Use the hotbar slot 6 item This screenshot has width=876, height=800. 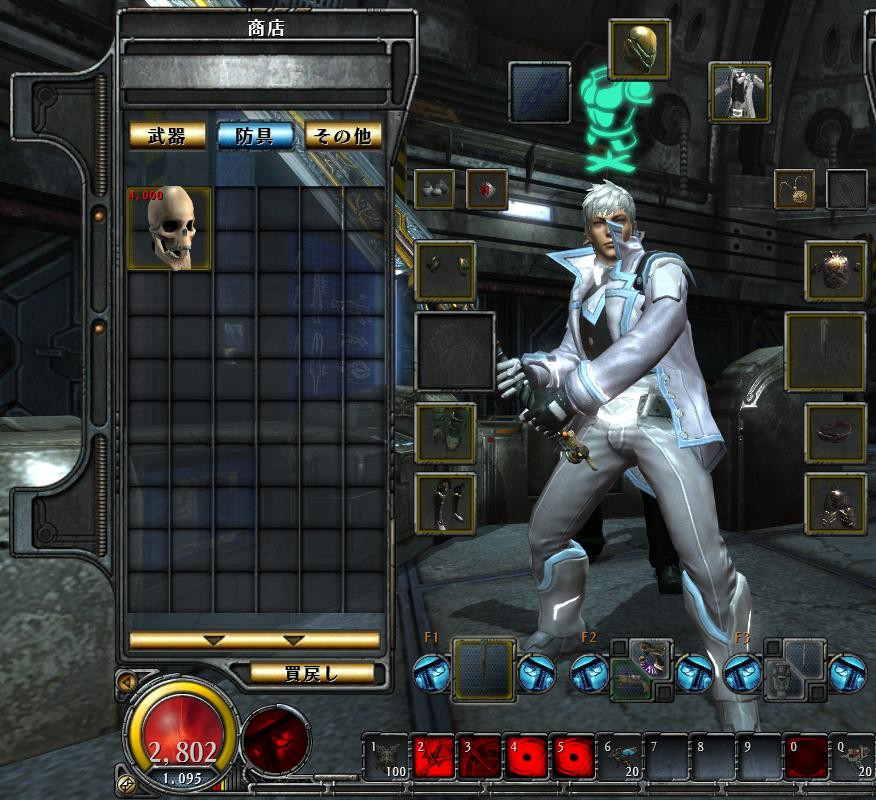[x=619, y=758]
